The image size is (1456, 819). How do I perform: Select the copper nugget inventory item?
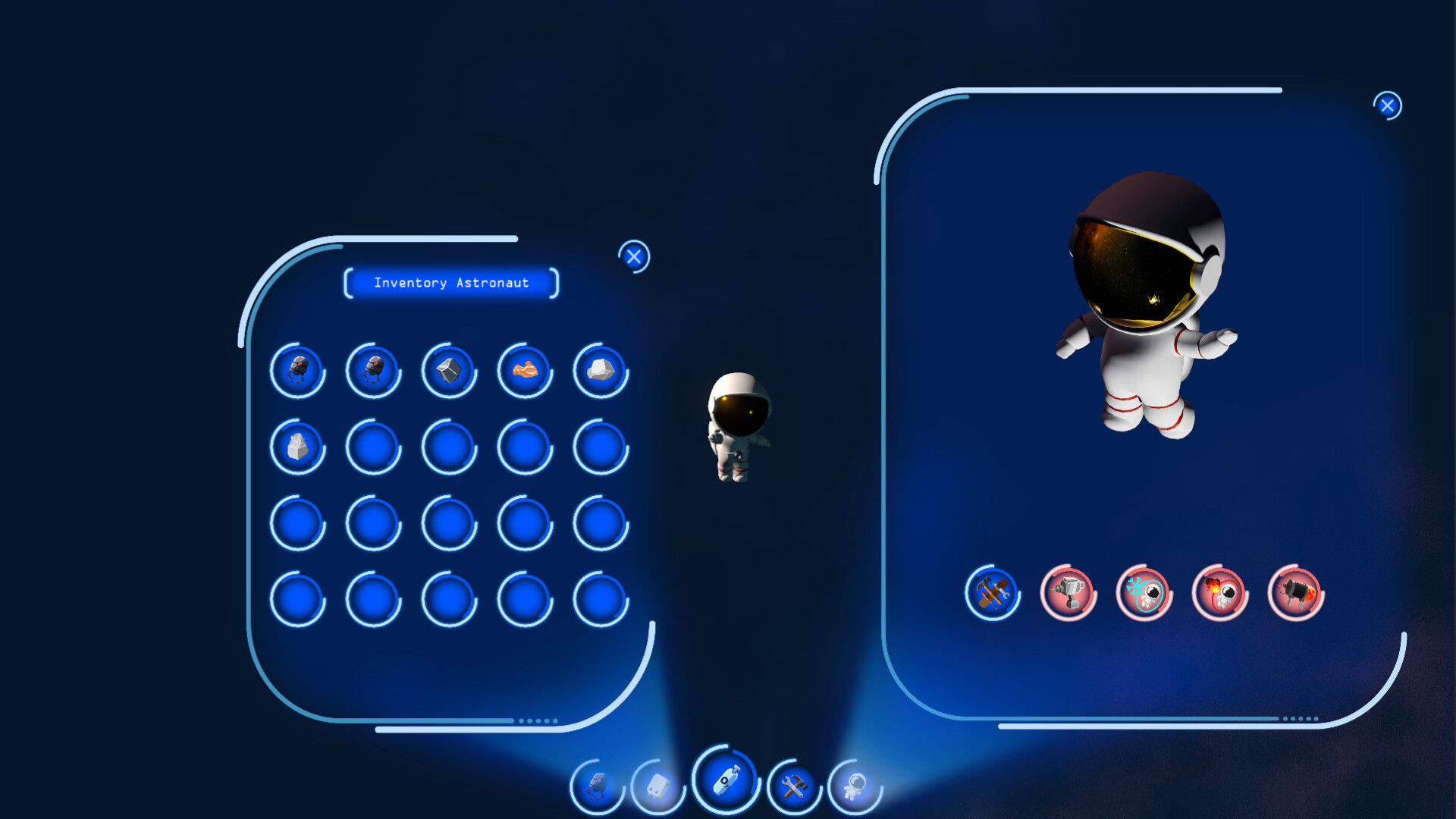[x=525, y=371]
